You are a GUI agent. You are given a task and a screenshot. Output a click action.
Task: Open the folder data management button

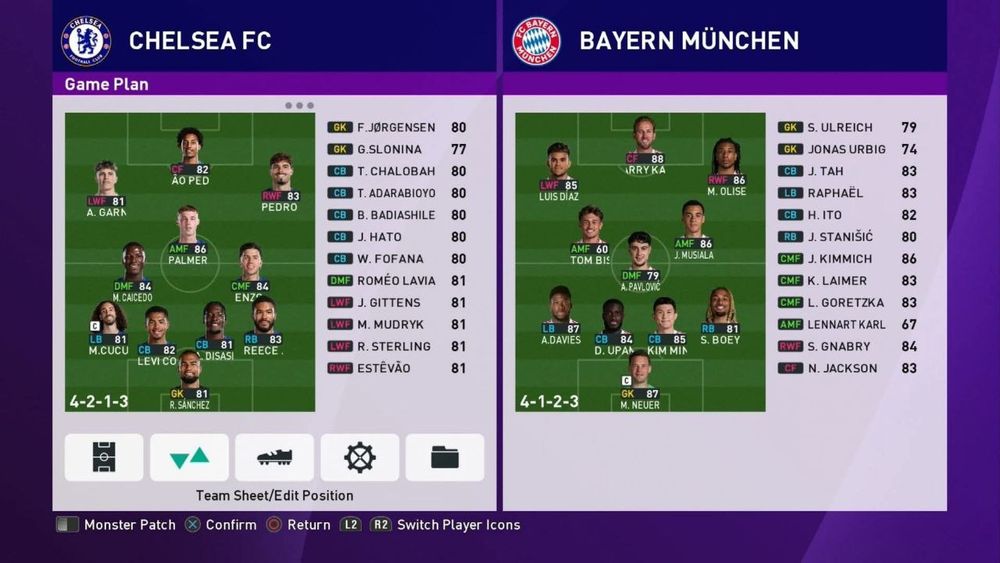pos(444,457)
